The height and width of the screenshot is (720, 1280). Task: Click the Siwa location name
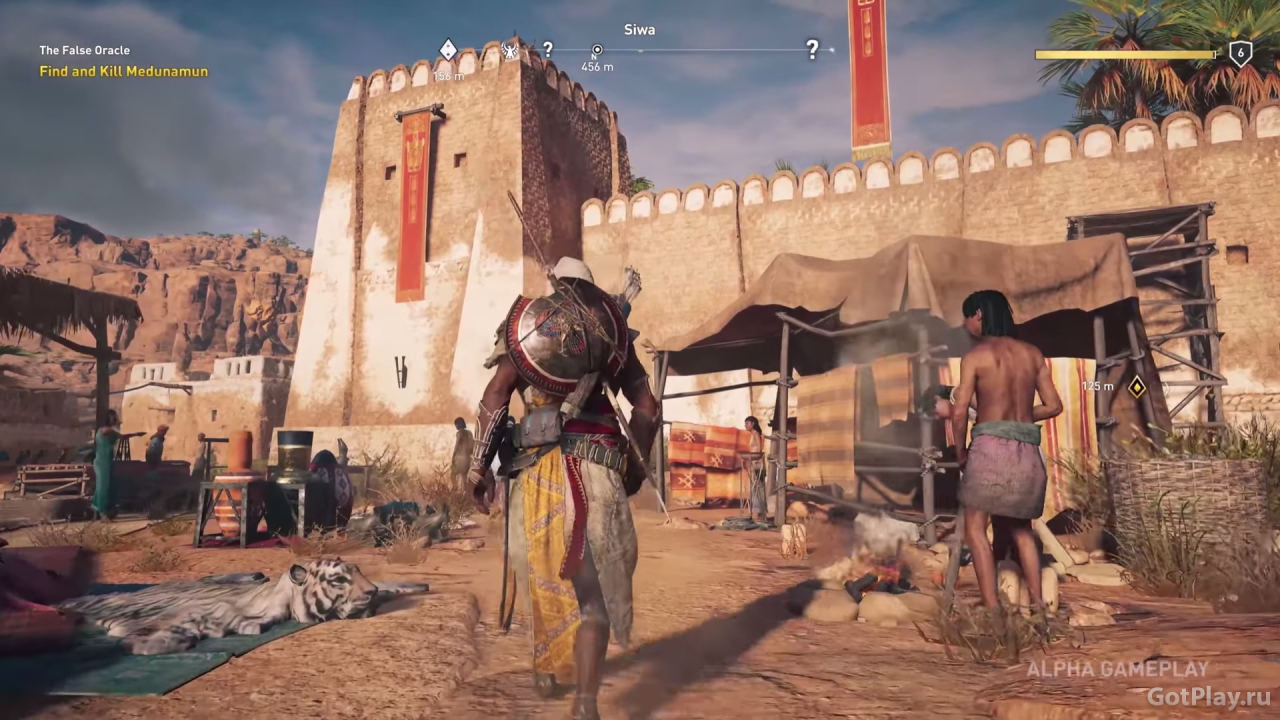click(x=639, y=30)
